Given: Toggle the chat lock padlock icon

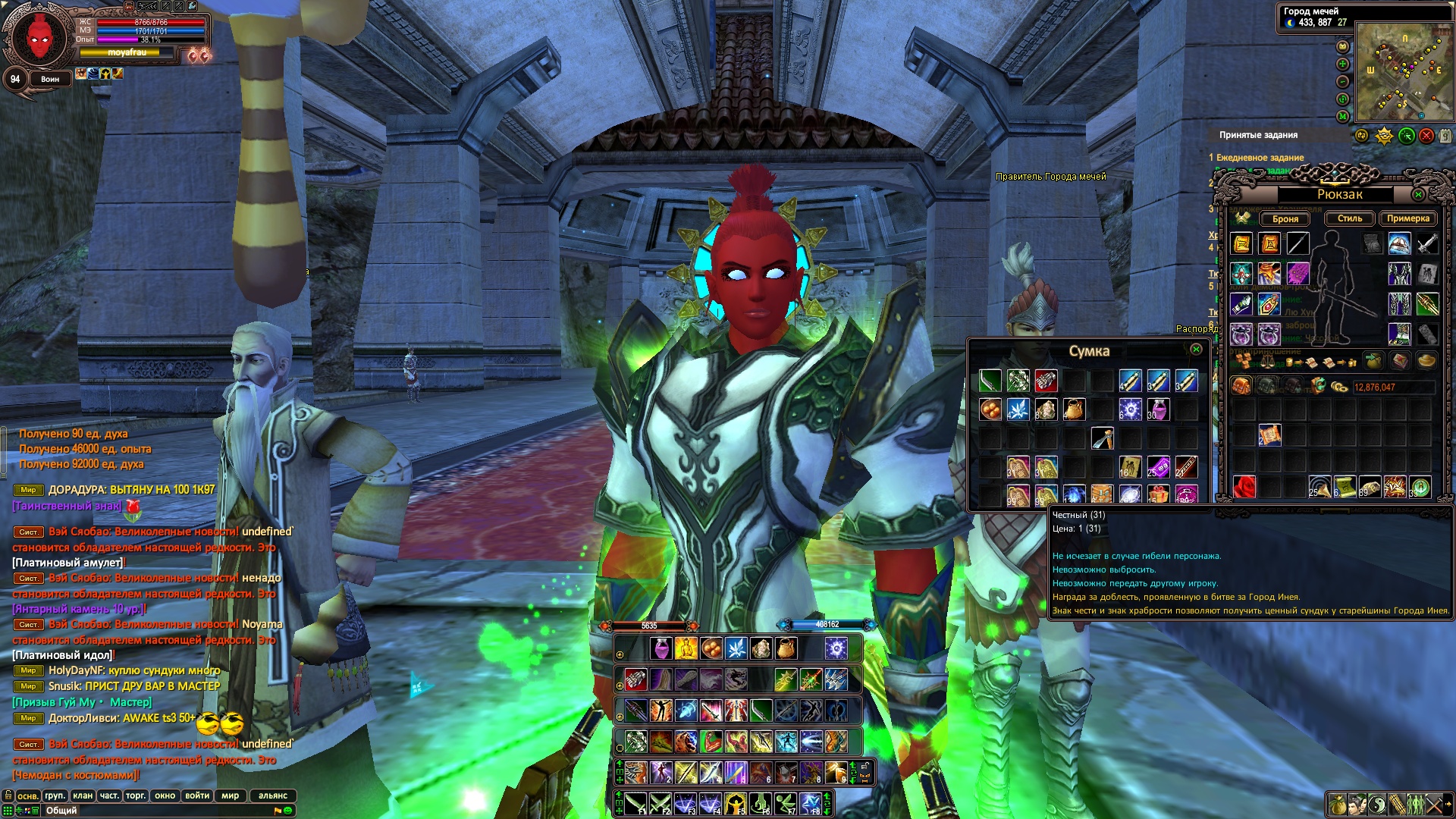Looking at the screenshot, I should tap(8, 795).
